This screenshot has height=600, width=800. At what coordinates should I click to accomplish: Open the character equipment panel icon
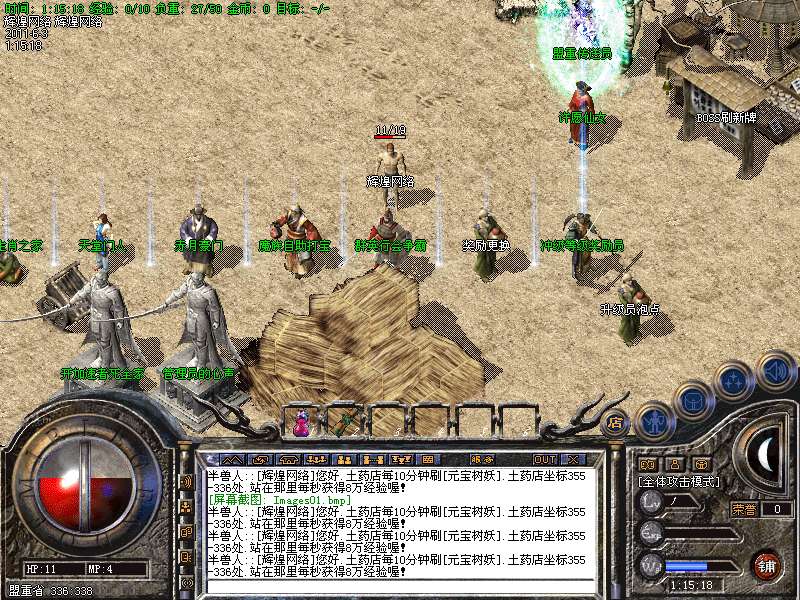(653, 422)
